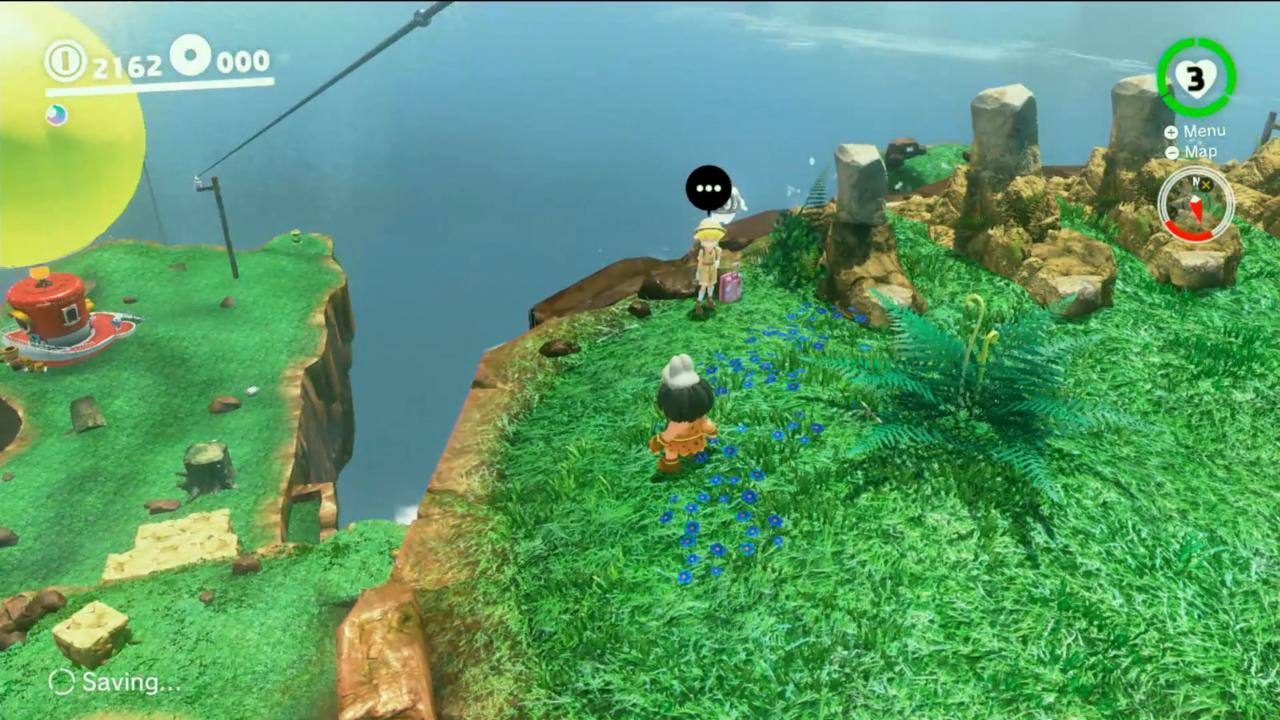Click the plus icon beside Menu
The height and width of the screenshot is (720, 1280).
[1171, 131]
